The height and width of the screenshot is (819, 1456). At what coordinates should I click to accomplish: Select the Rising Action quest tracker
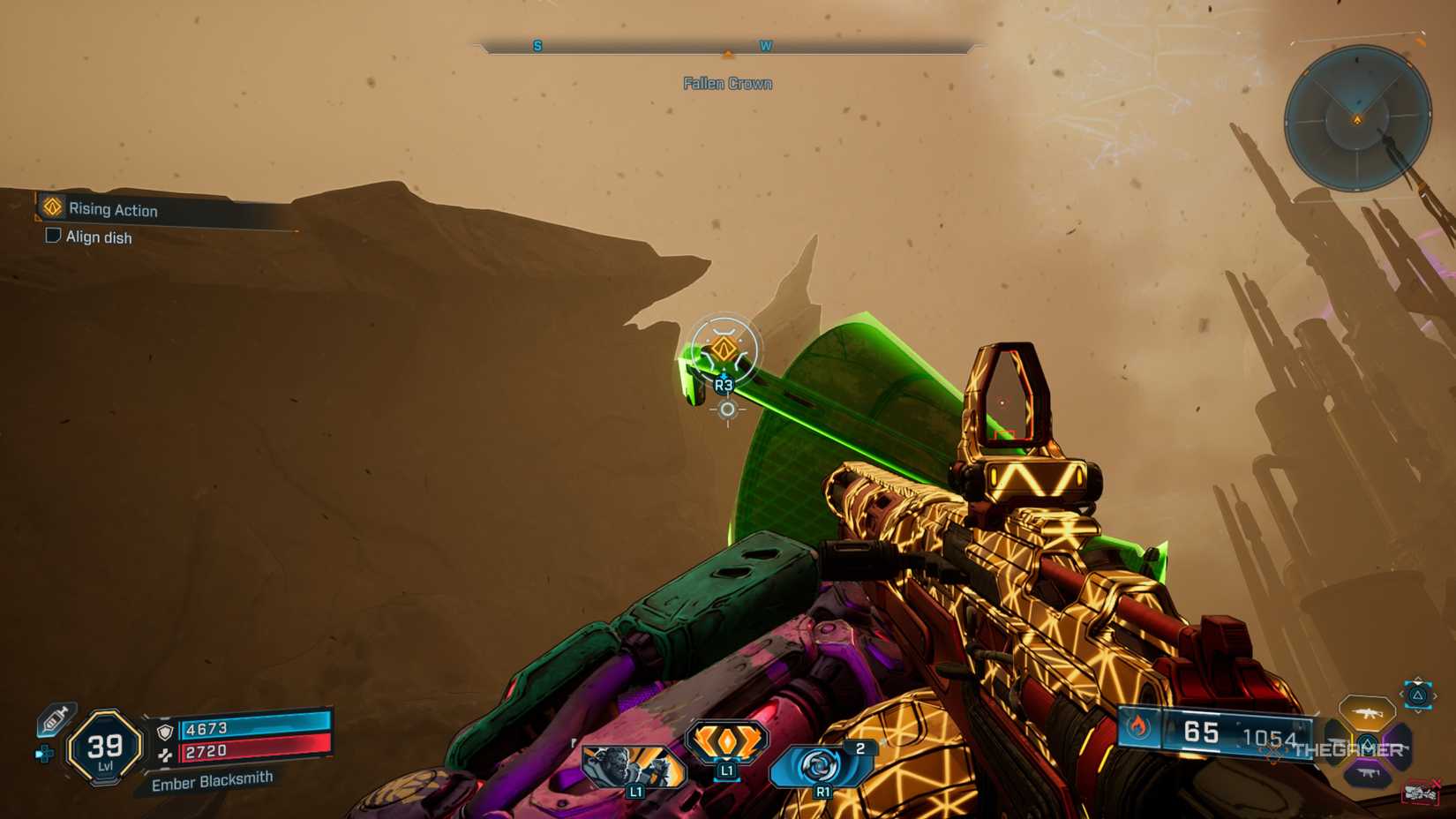[113, 209]
